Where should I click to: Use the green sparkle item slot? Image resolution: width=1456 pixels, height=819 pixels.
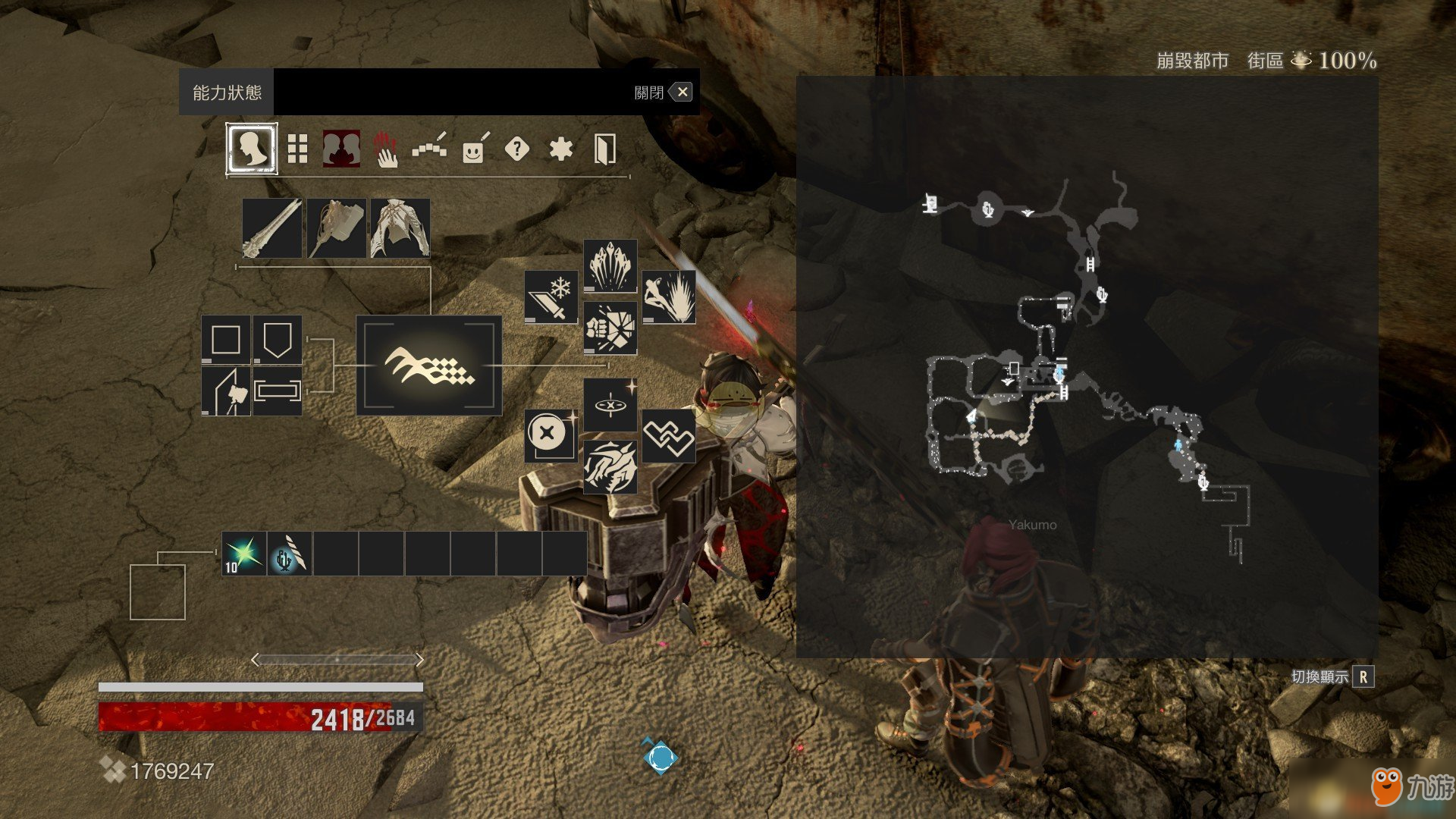244,554
